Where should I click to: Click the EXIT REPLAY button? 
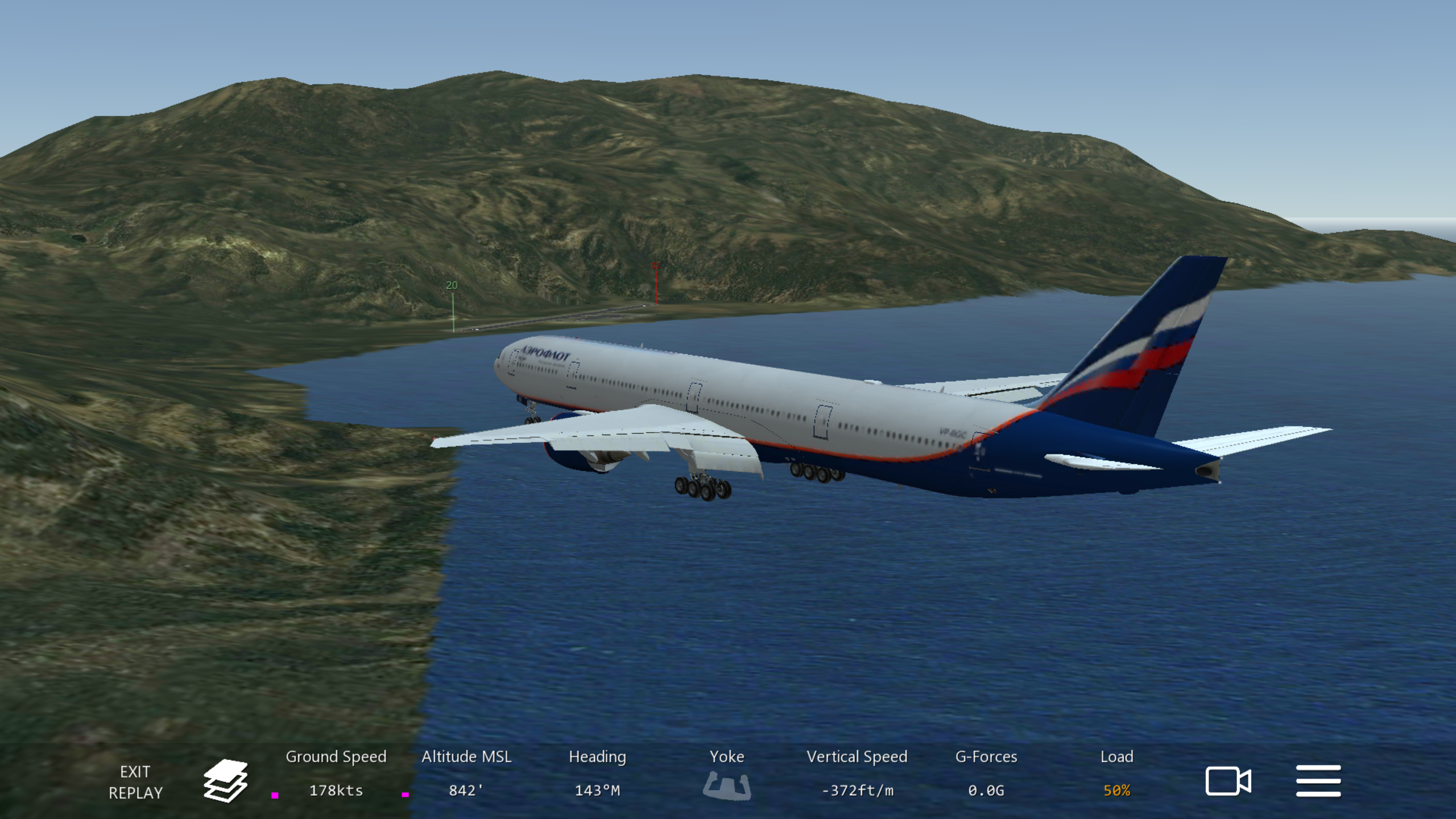[x=135, y=782]
